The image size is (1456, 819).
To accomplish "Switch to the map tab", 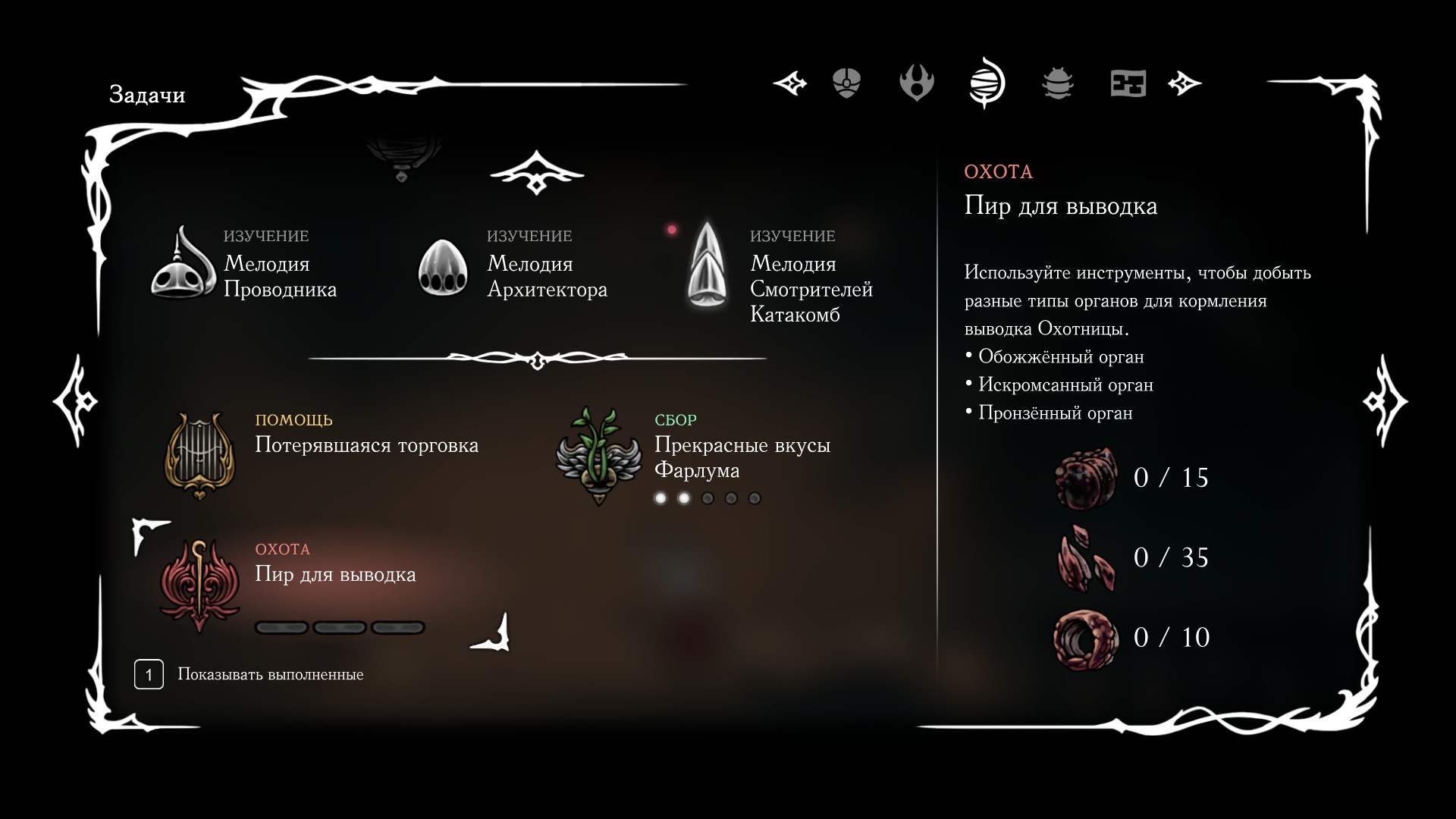I will point(1128,83).
